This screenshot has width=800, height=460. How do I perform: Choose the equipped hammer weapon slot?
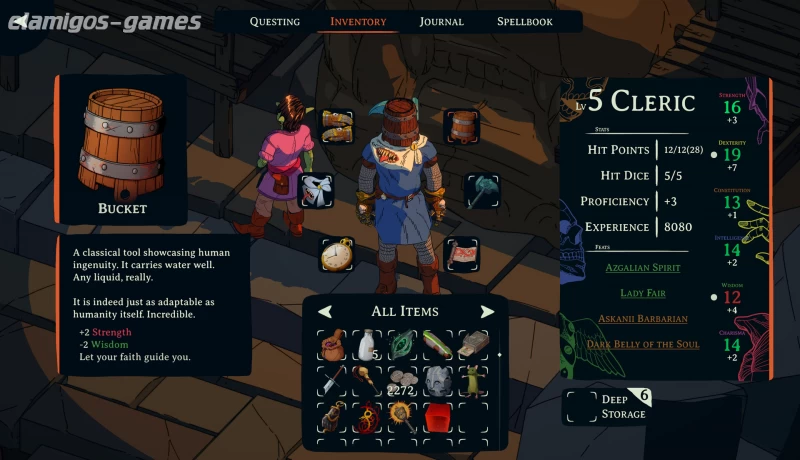click(x=482, y=189)
